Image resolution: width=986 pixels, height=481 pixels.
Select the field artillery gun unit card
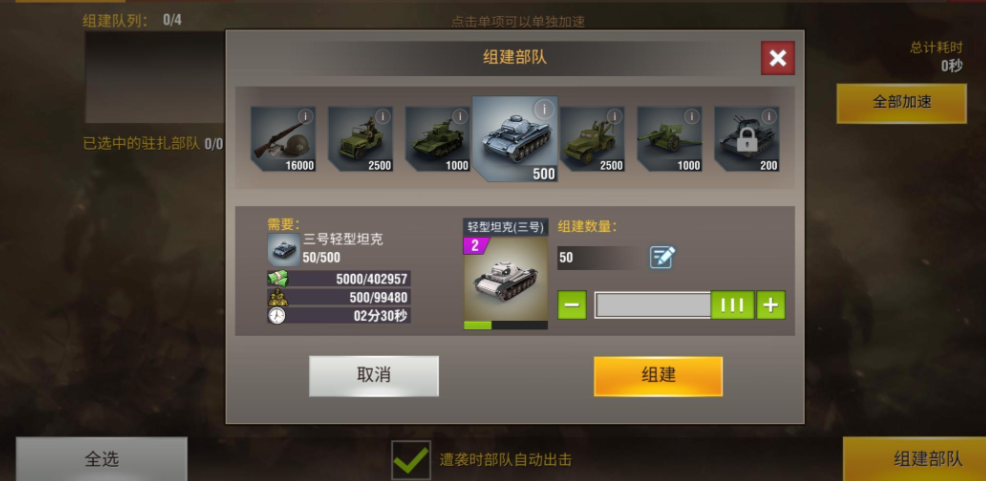[x=669, y=138]
